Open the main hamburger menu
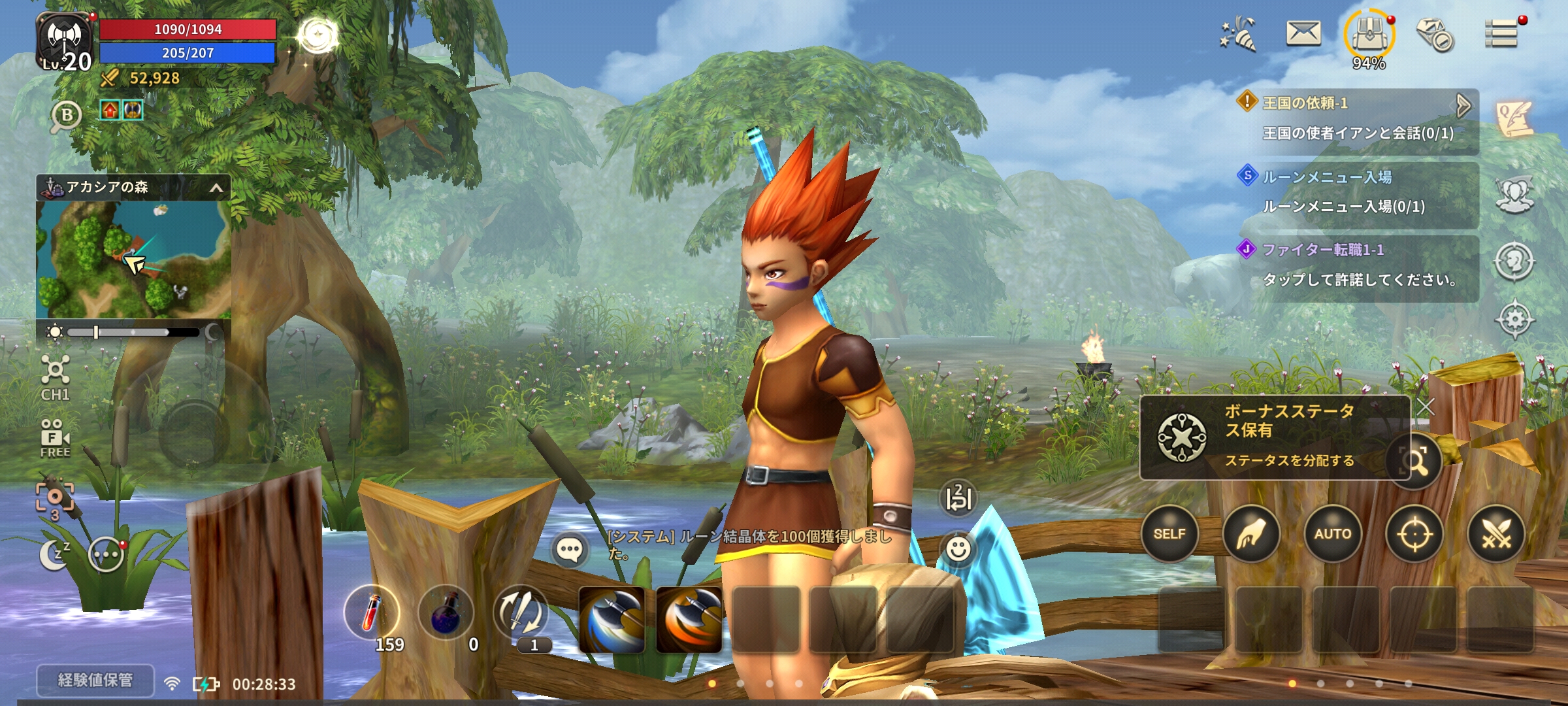The height and width of the screenshot is (706, 1568). click(1501, 34)
